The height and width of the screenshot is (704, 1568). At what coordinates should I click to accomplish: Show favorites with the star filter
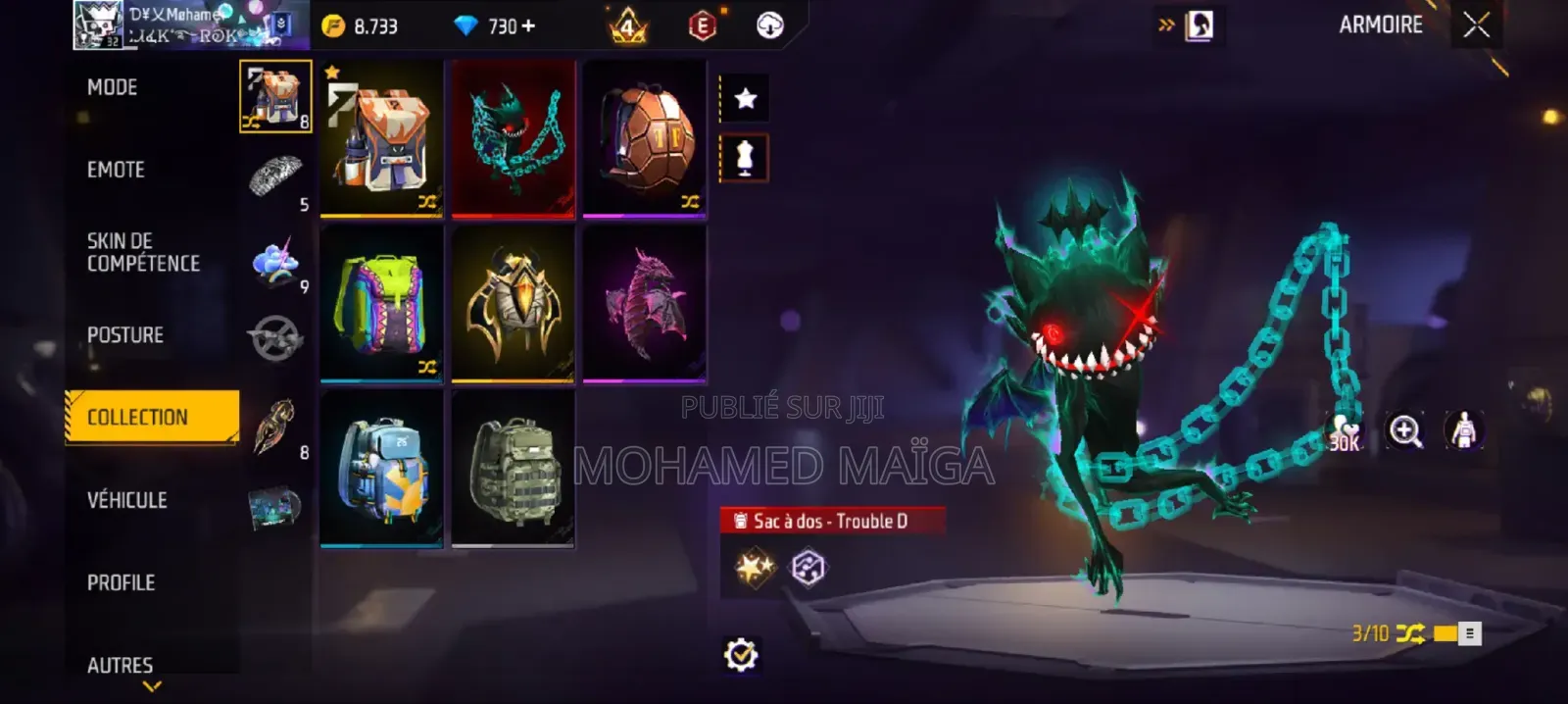[746, 98]
